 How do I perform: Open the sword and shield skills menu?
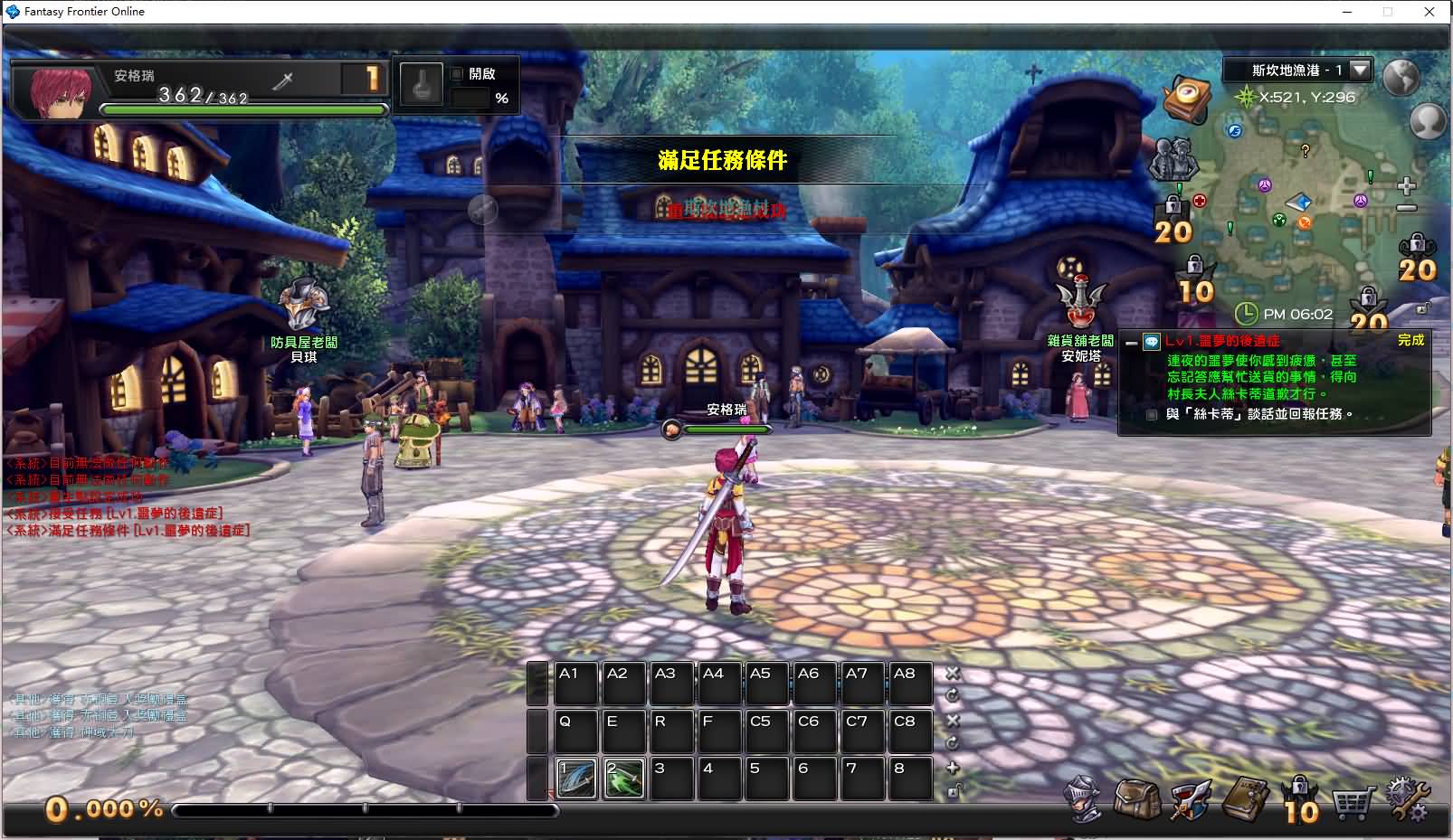tap(1190, 798)
